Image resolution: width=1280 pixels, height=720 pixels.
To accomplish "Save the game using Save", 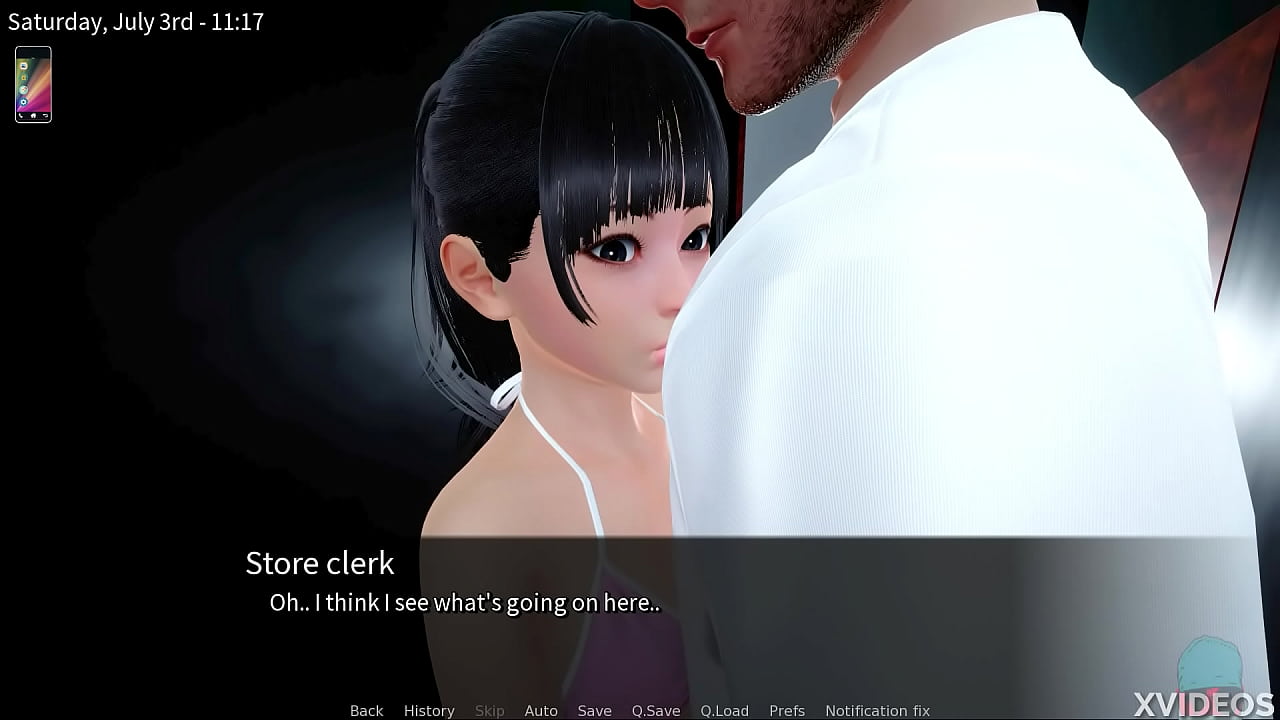I will [595, 710].
